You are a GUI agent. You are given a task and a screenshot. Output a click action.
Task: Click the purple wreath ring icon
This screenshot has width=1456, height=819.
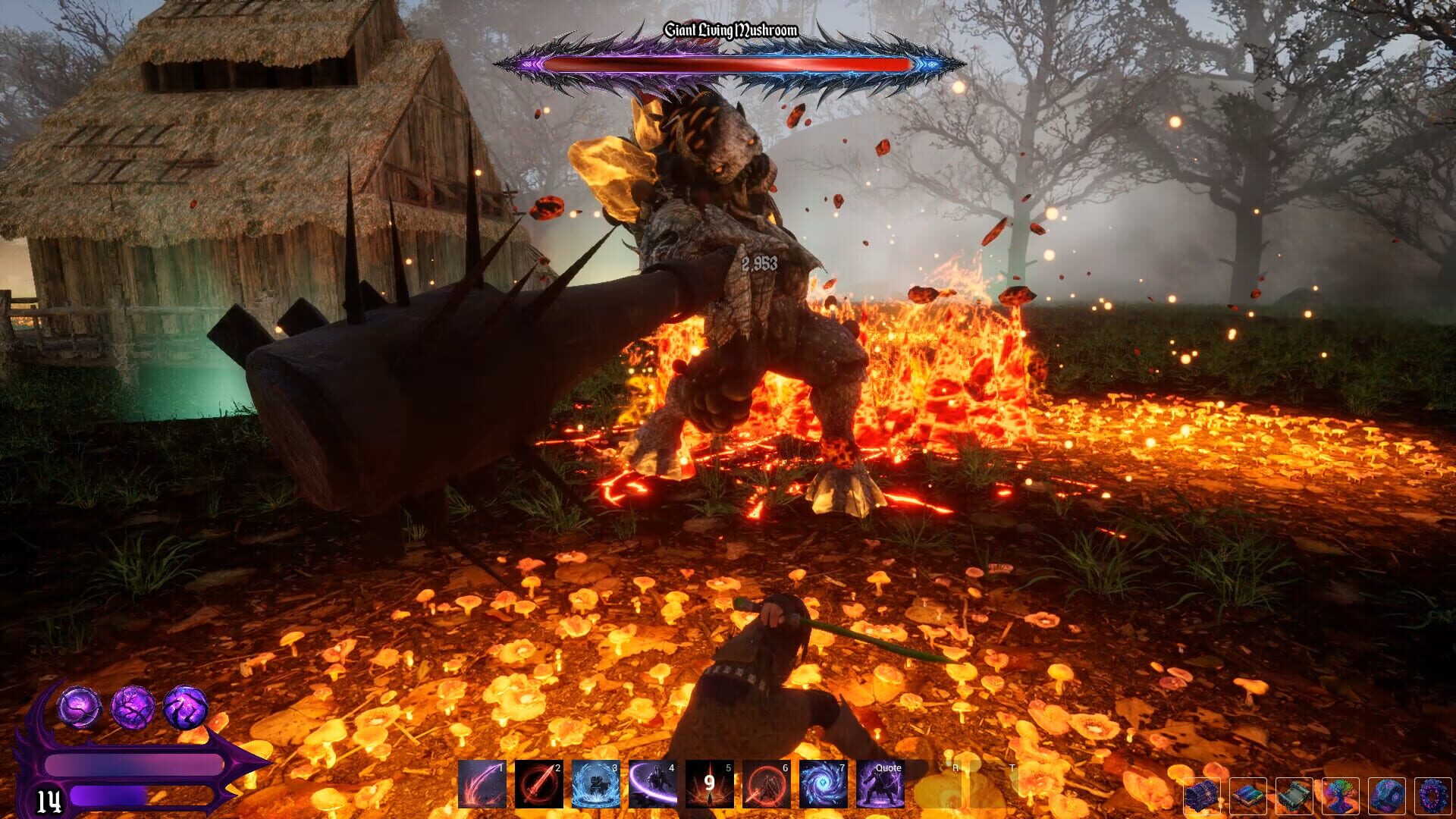point(1432,796)
